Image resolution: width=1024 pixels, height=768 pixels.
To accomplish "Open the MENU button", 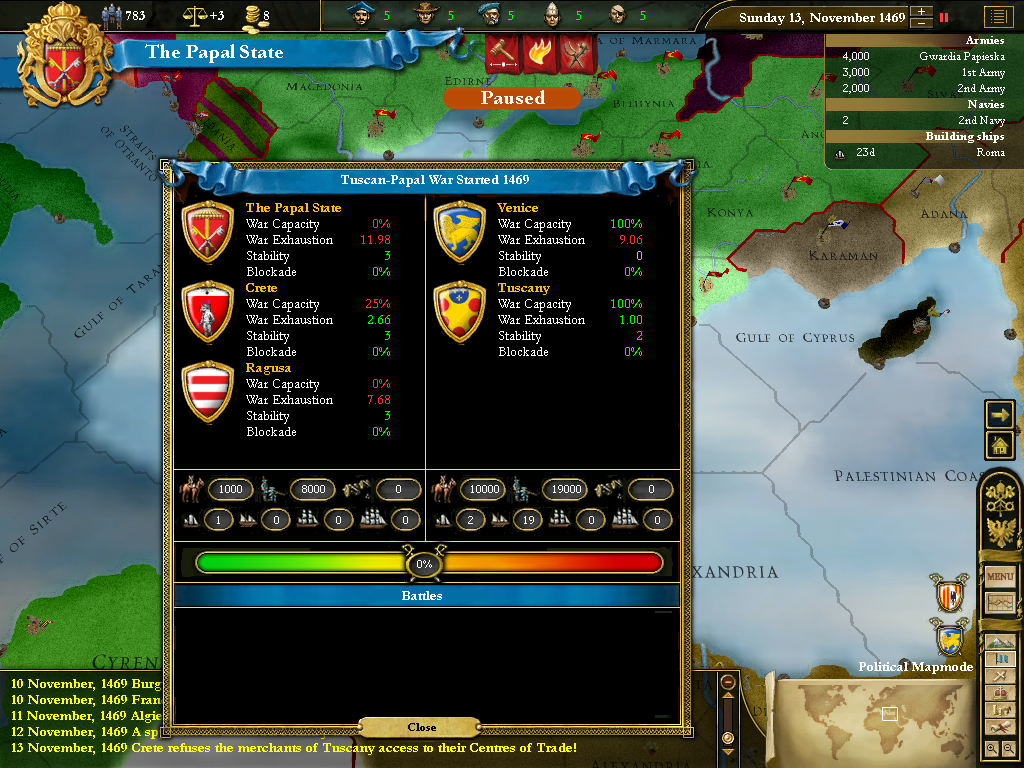I will [1000, 577].
